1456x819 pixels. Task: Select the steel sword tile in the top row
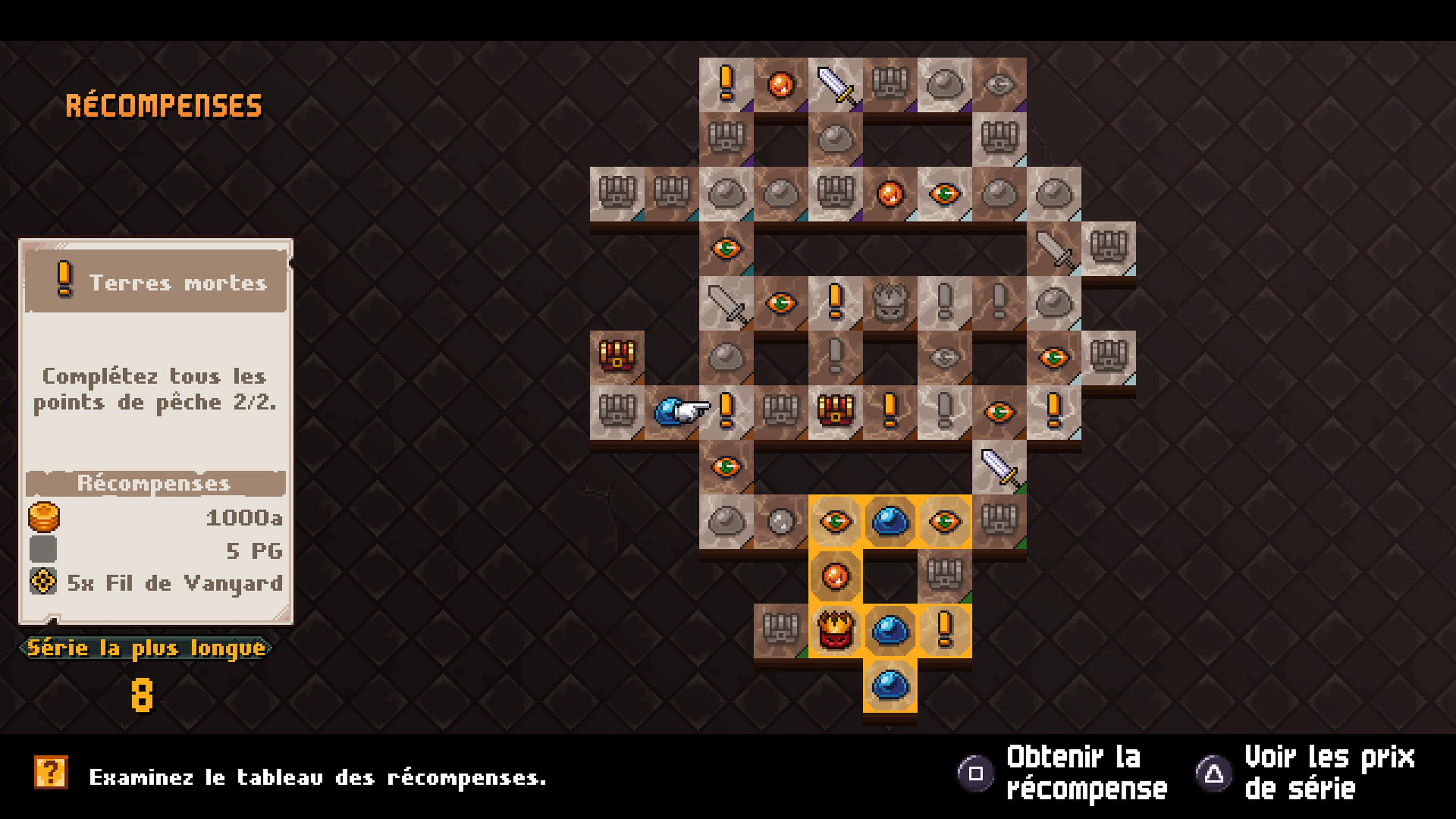point(835,84)
